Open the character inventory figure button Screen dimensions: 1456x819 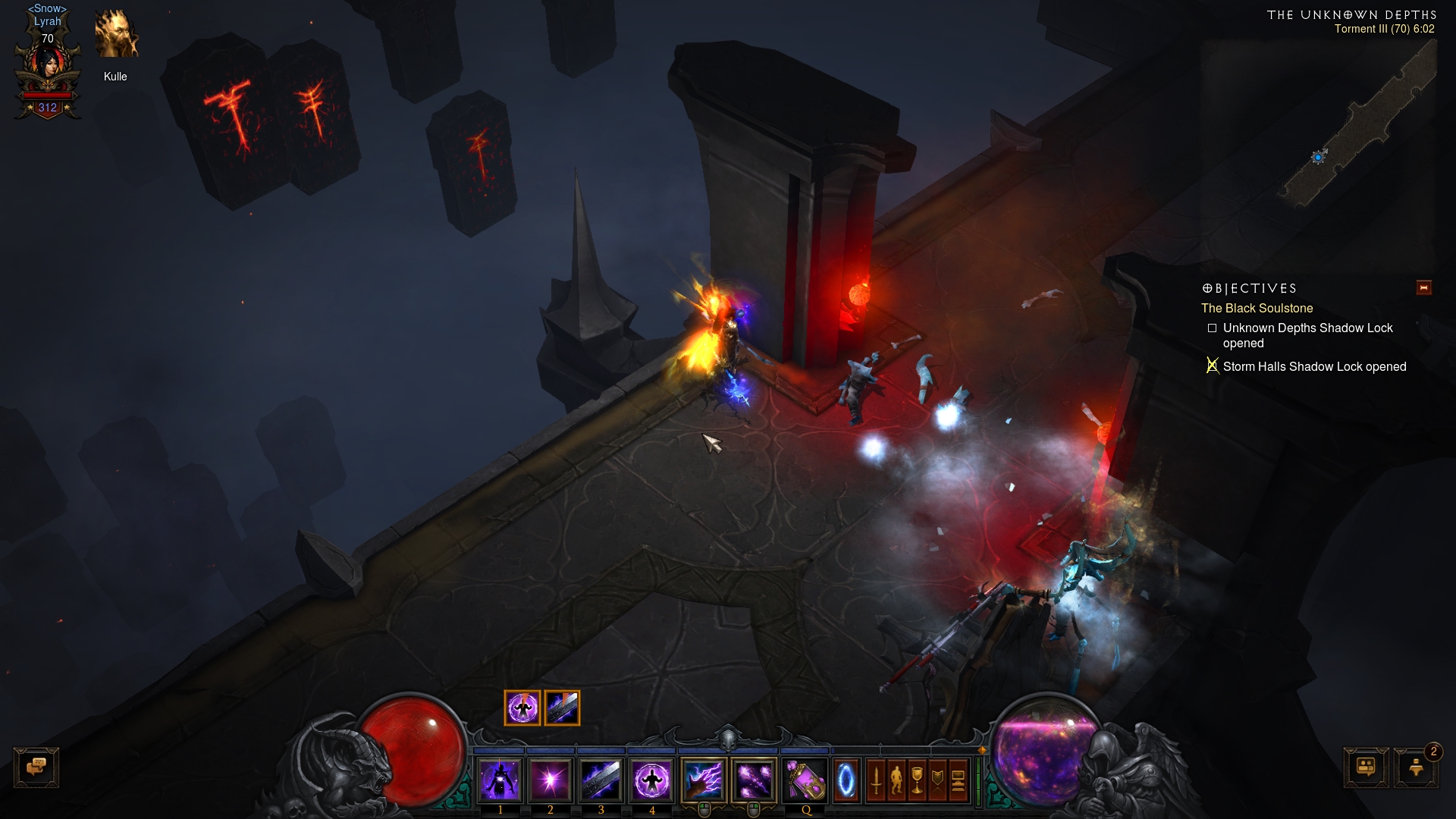[x=896, y=780]
